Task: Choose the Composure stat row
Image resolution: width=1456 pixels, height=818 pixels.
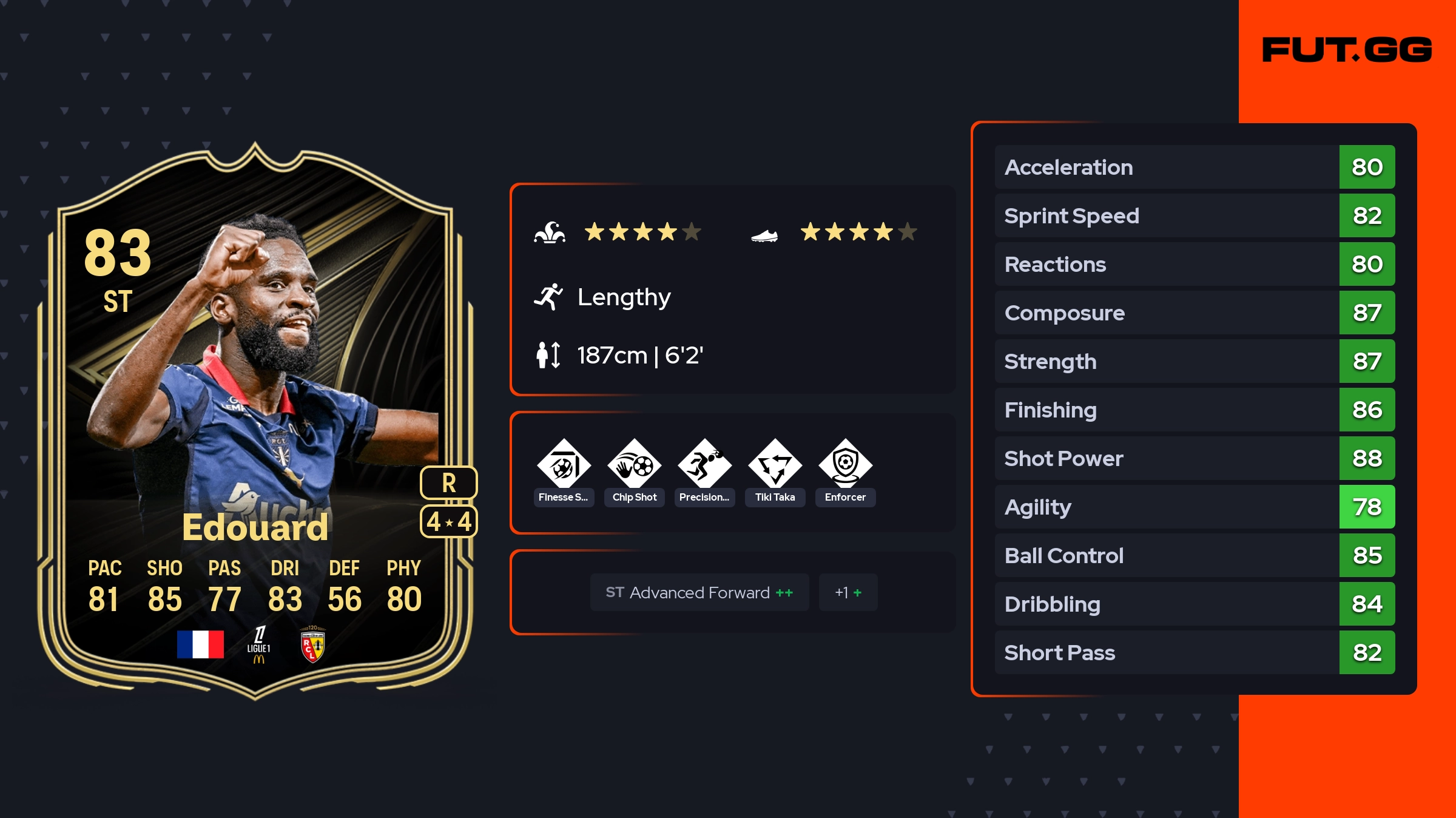Action: pyautogui.click(x=1194, y=313)
